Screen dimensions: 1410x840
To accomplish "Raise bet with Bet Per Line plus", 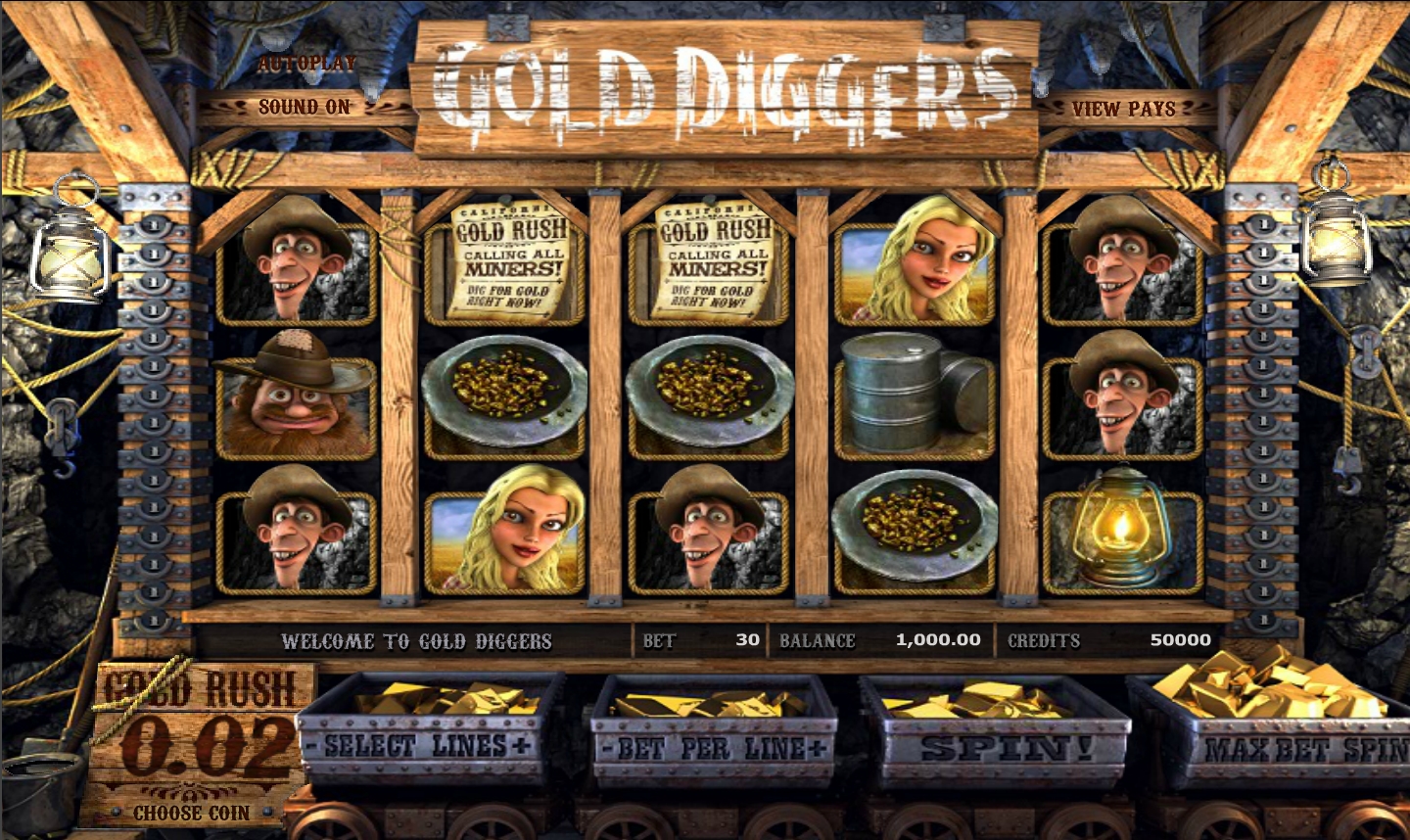I will point(819,750).
